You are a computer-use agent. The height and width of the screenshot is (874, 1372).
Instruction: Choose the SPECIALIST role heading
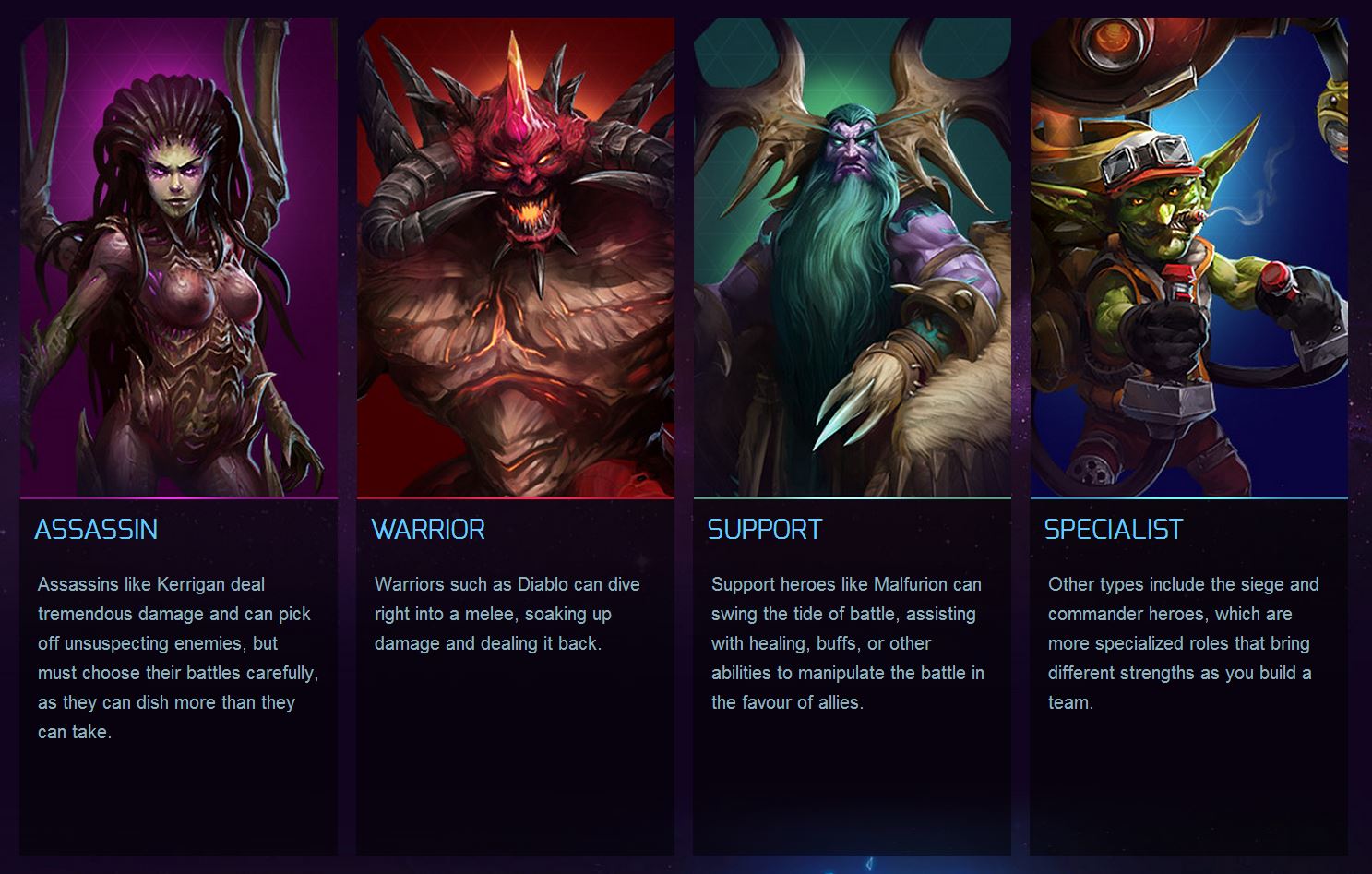coord(1114,529)
